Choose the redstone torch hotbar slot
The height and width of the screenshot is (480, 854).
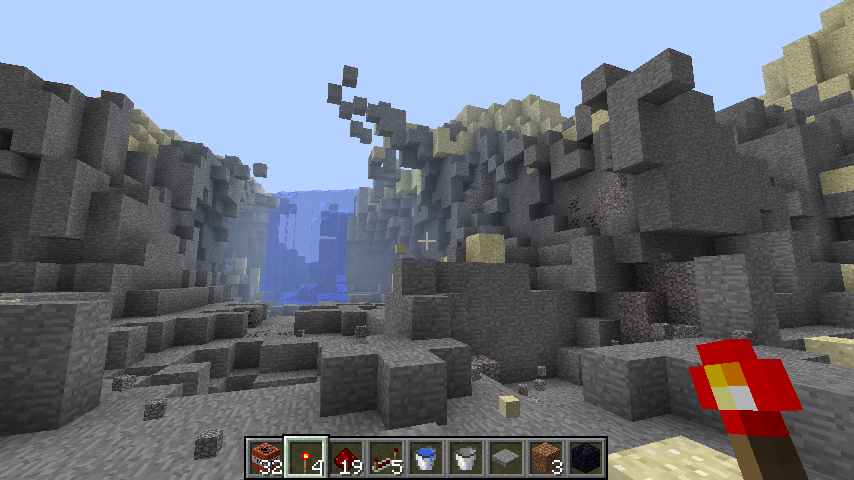(306, 457)
